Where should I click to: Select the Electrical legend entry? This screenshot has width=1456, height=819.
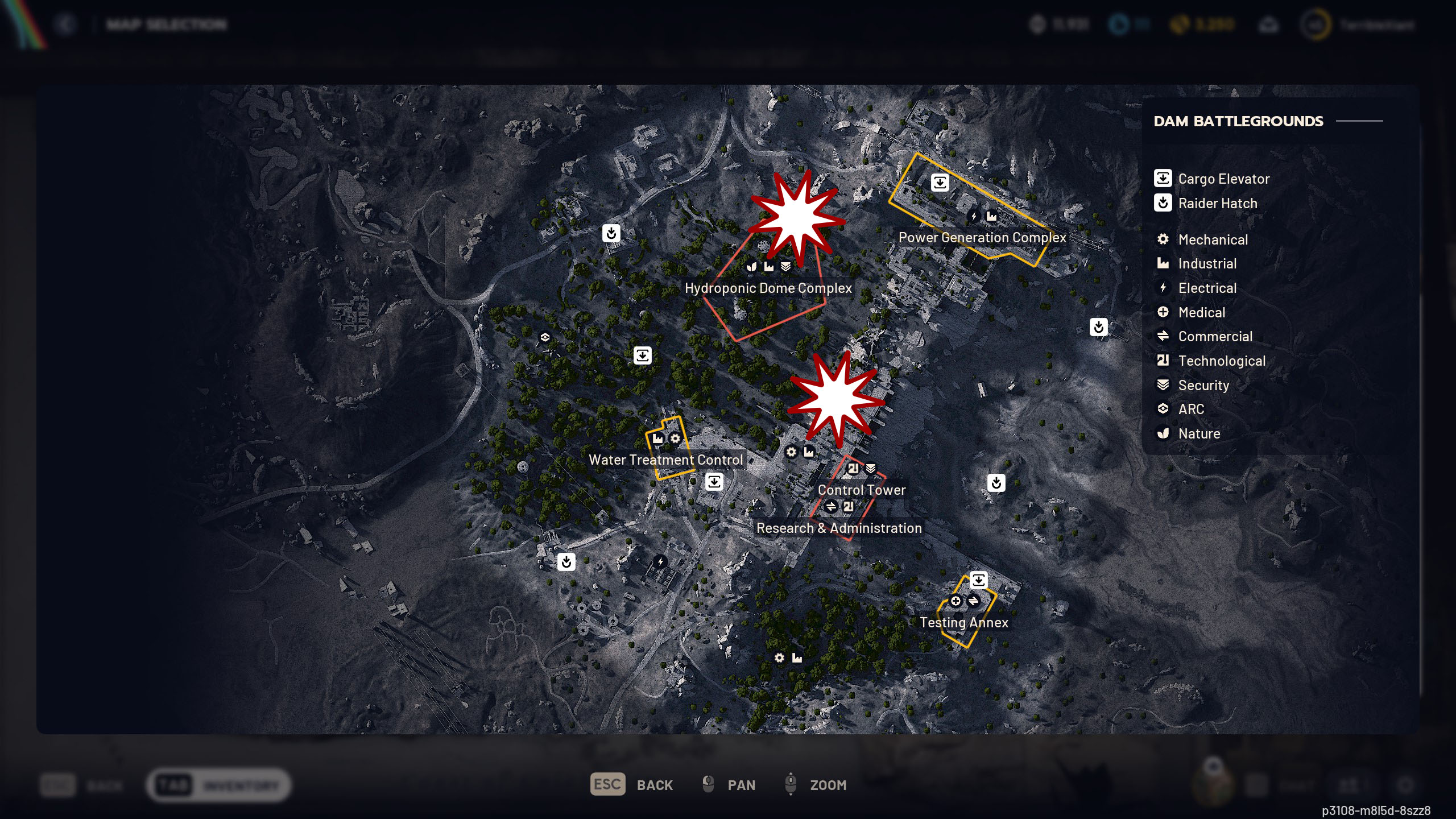point(1207,288)
